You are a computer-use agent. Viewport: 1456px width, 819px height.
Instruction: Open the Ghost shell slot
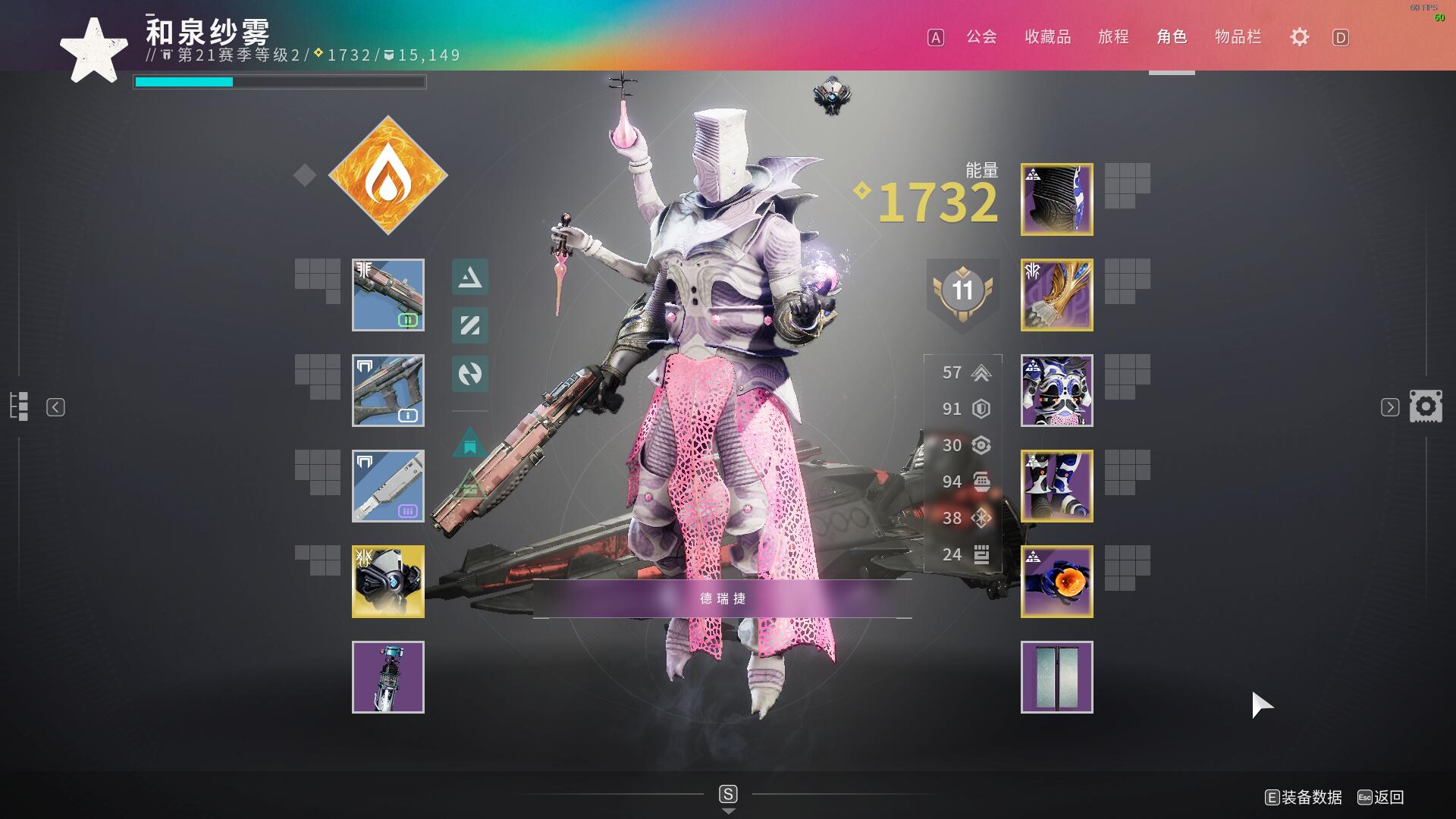(388, 582)
